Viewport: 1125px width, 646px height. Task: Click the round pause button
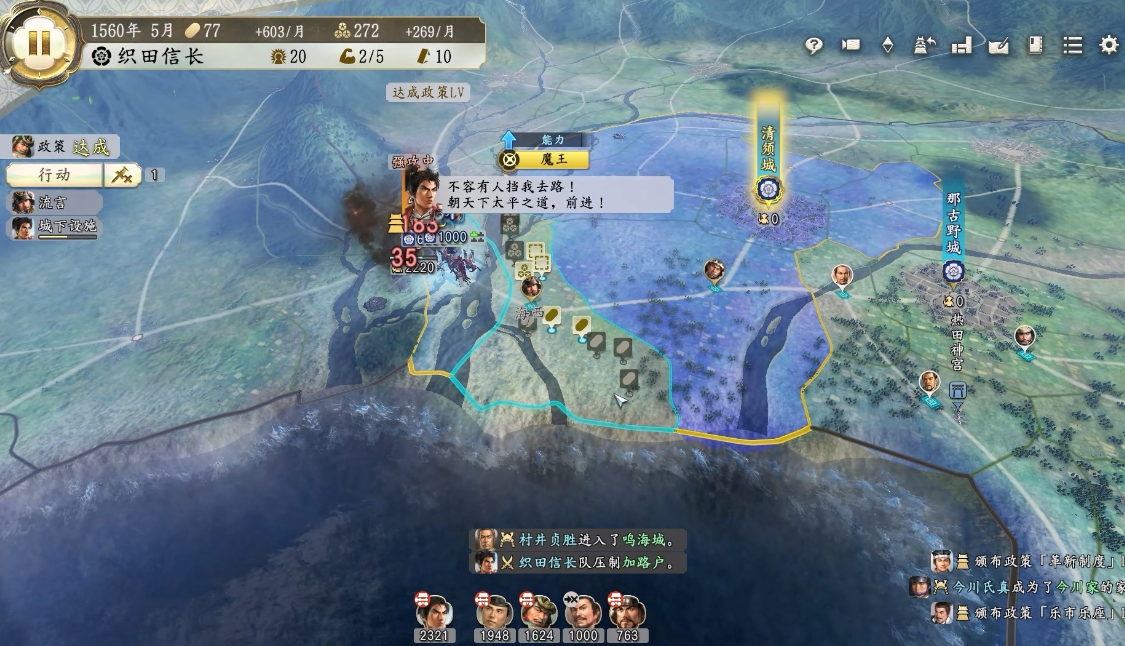pos(39,43)
